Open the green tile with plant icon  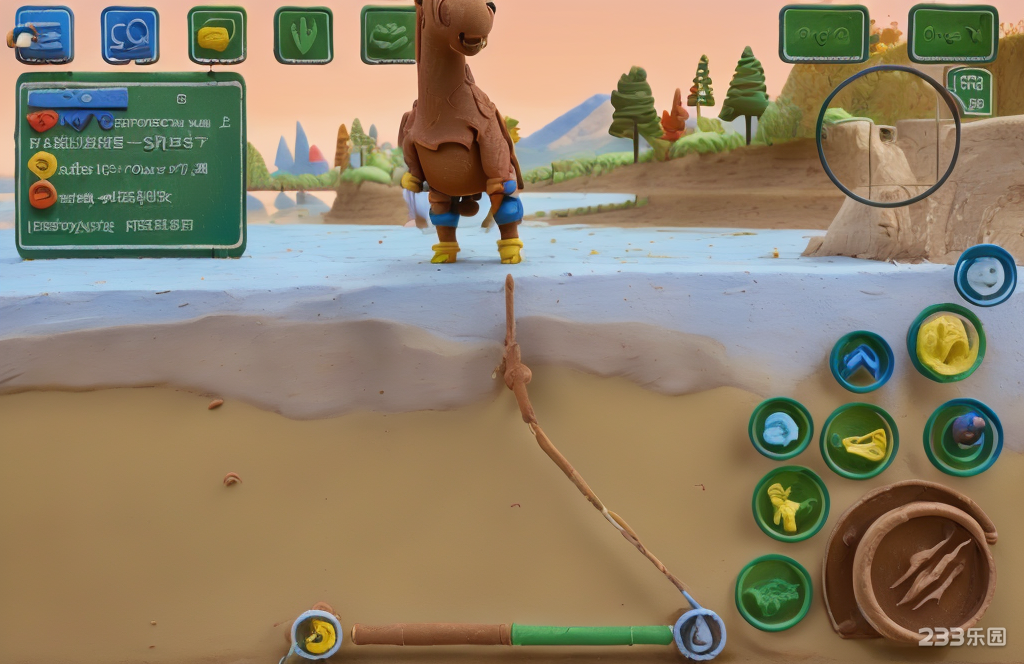click(x=303, y=36)
